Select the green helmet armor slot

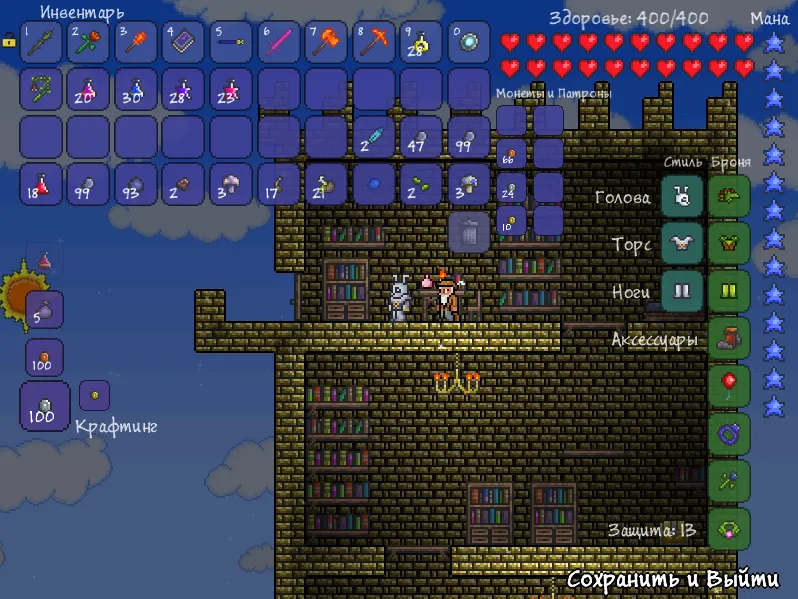click(729, 196)
